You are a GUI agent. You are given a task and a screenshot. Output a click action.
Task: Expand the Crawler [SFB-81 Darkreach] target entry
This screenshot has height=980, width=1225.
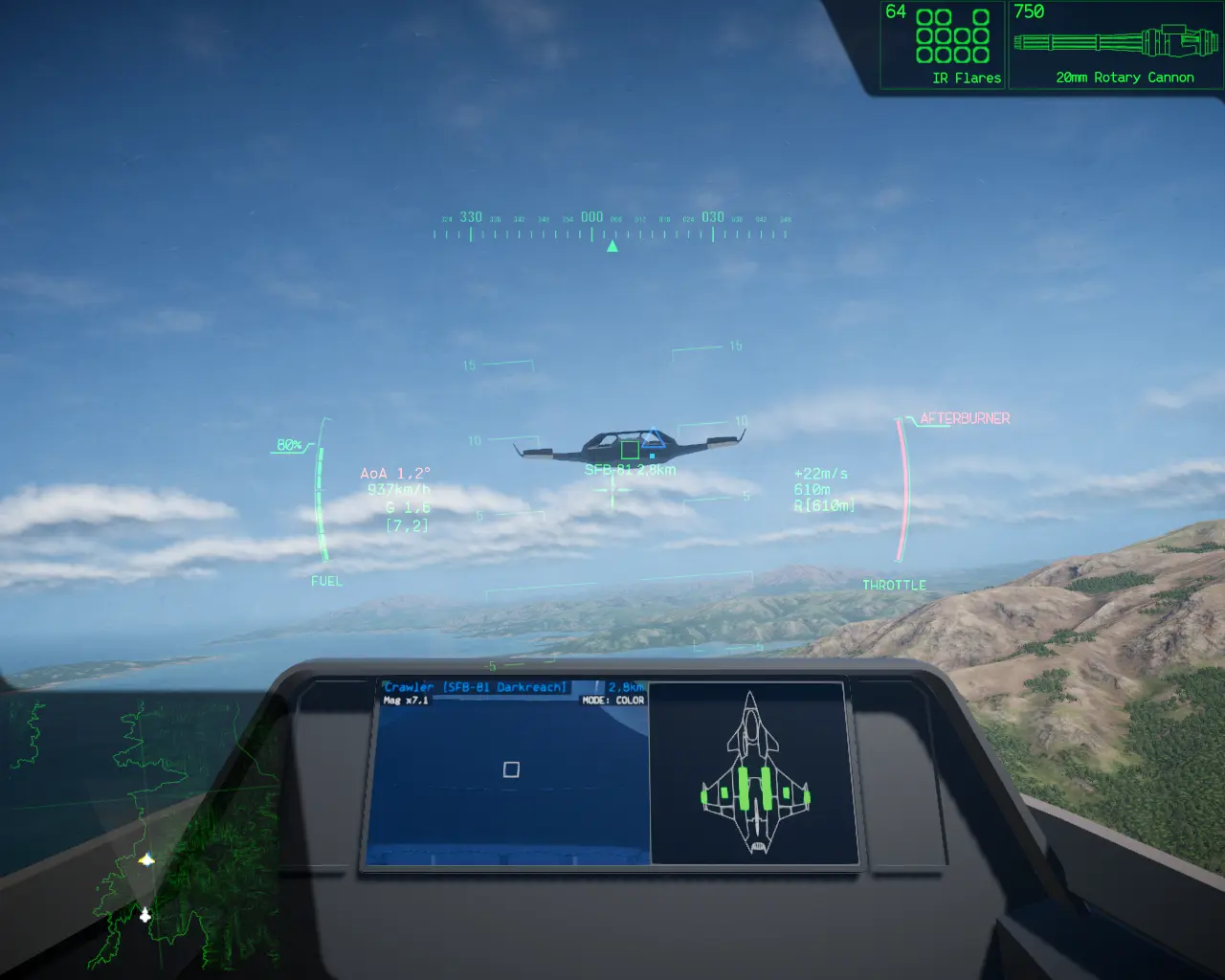click(476, 686)
